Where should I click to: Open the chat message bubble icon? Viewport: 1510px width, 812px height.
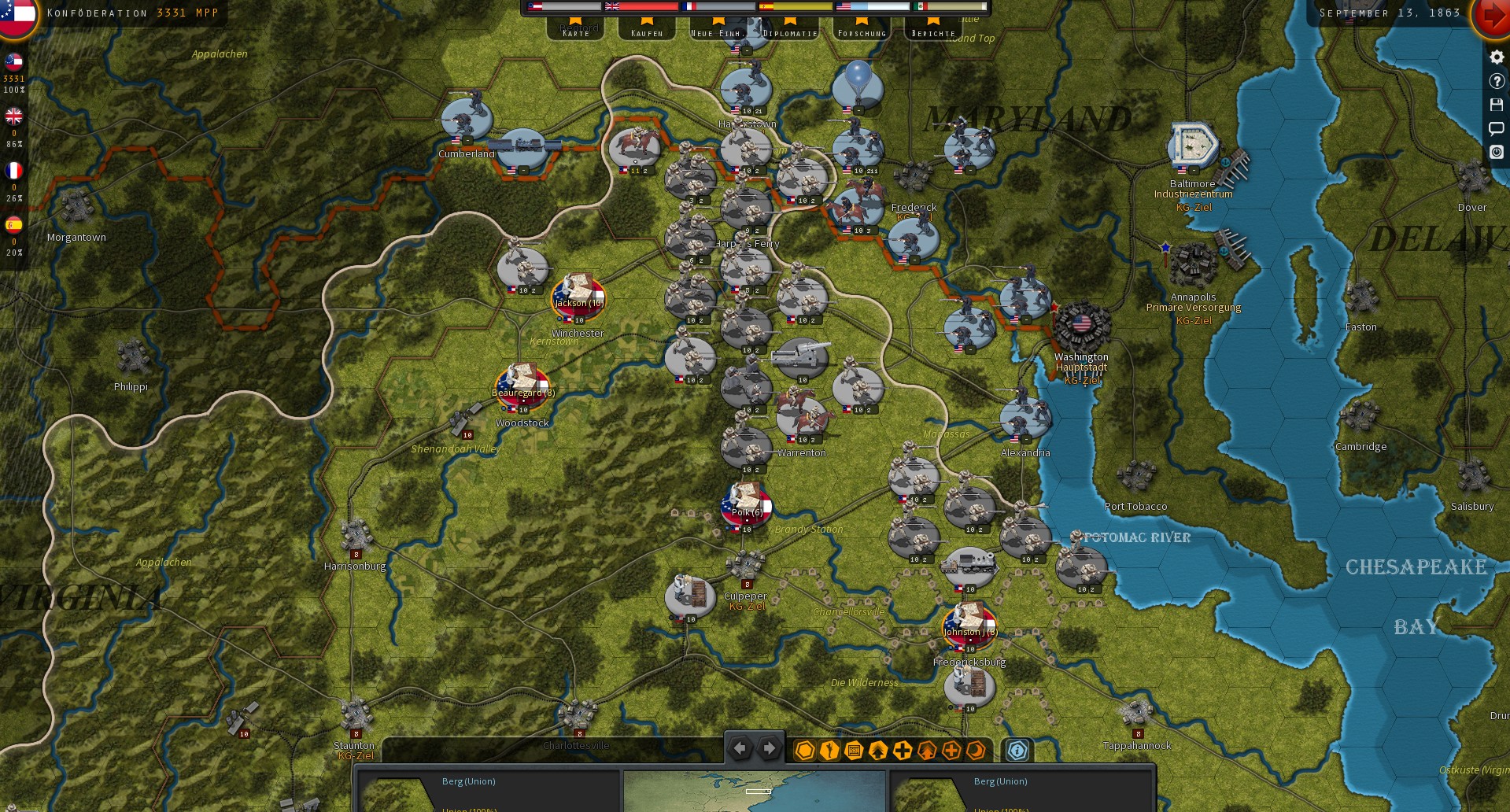pos(1497,128)
